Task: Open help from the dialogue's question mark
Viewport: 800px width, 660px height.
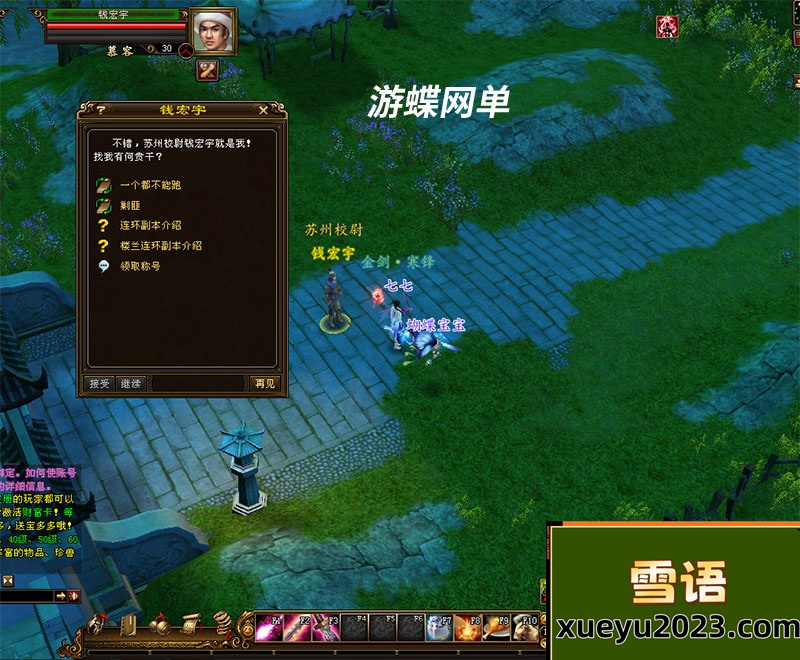Action: 101,110
